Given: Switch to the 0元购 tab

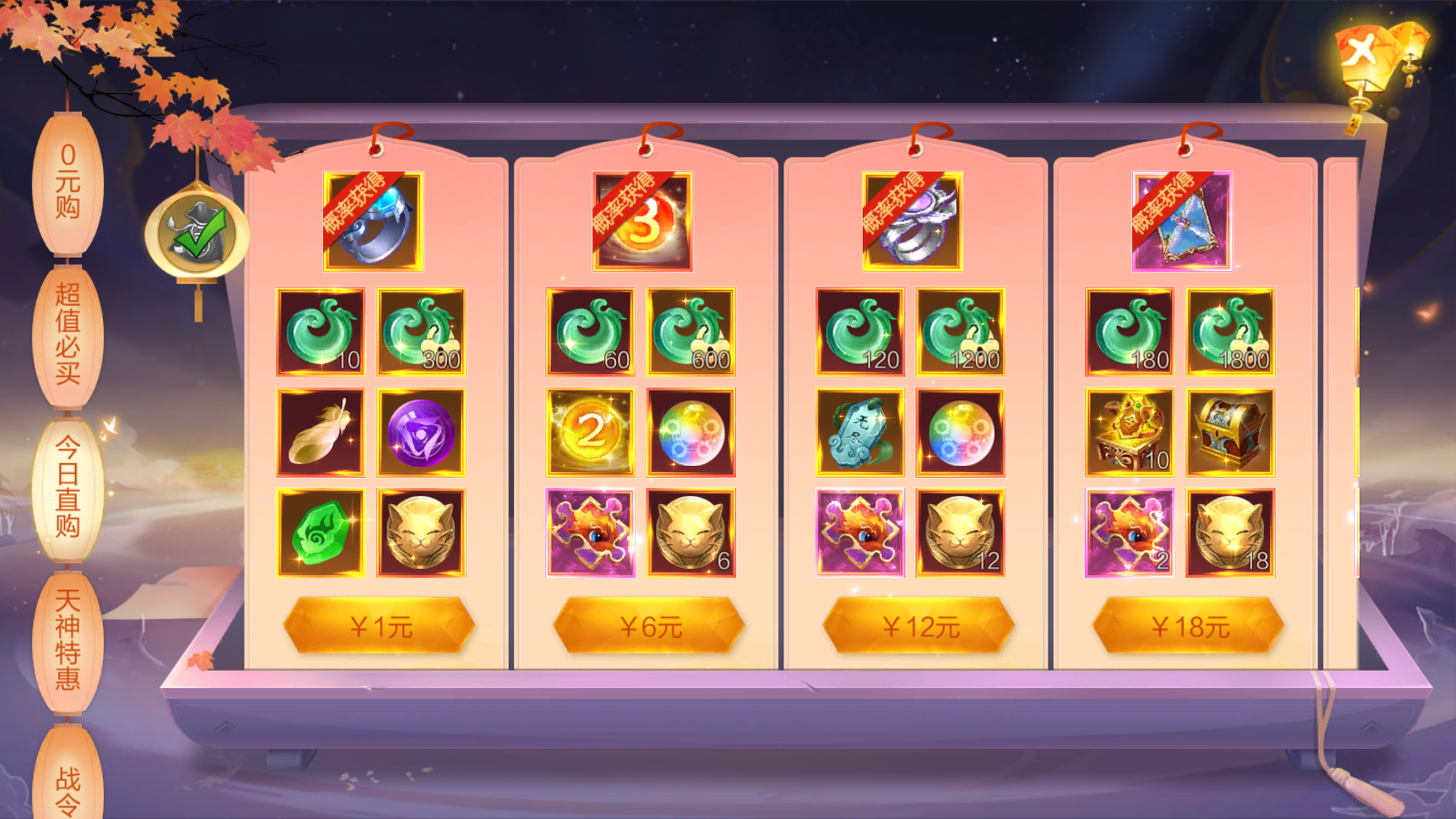Looking at the screenshot, I should coord(67,182).
